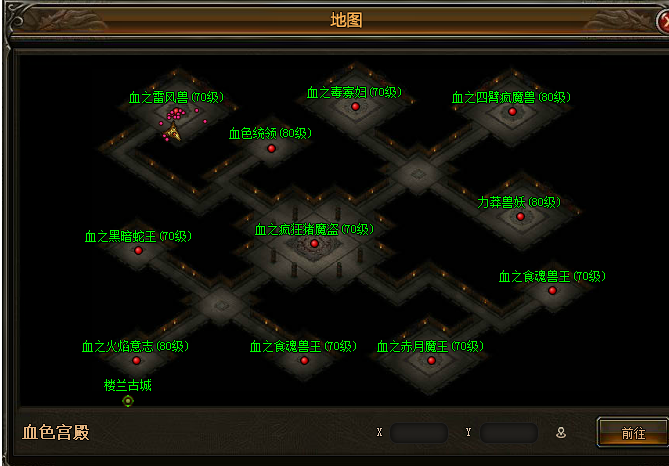Select the 力莽兽妖 (80级) boss marker
The width and height of the screenshot is (669, 466).
pos(520,216)
